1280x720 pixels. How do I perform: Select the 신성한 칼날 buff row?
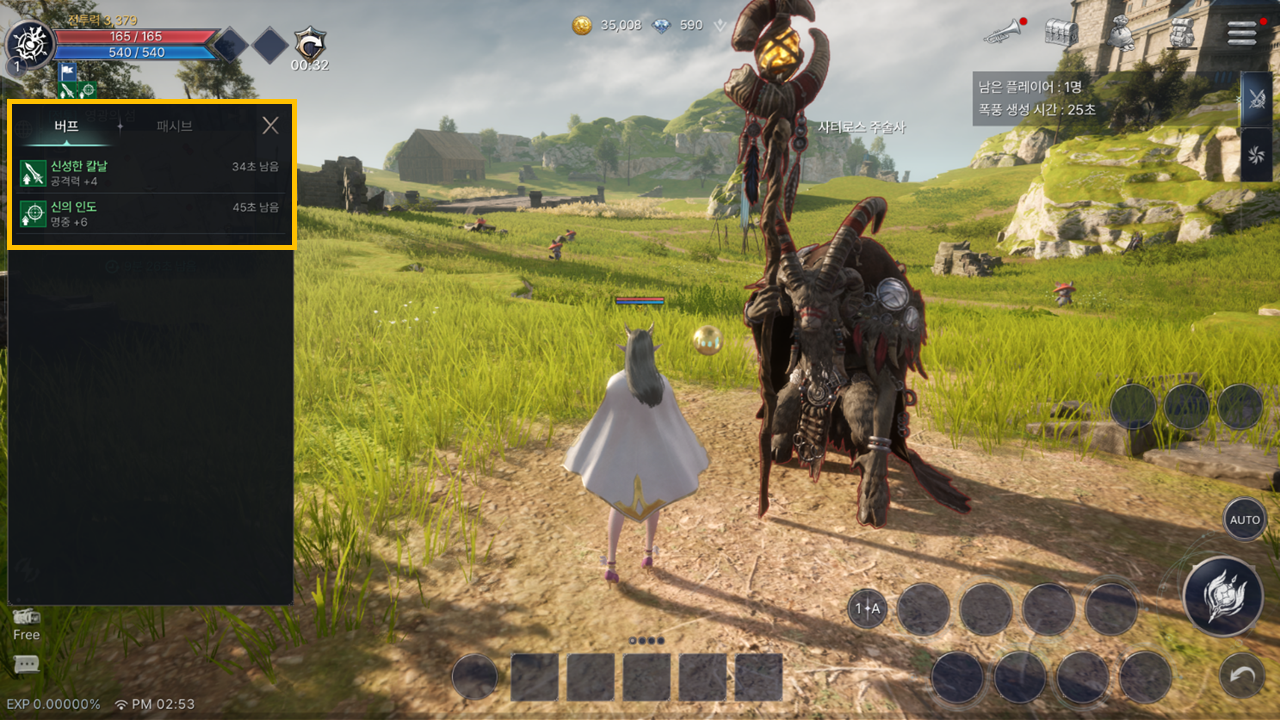pyautogui.click(x=150, y=172)
